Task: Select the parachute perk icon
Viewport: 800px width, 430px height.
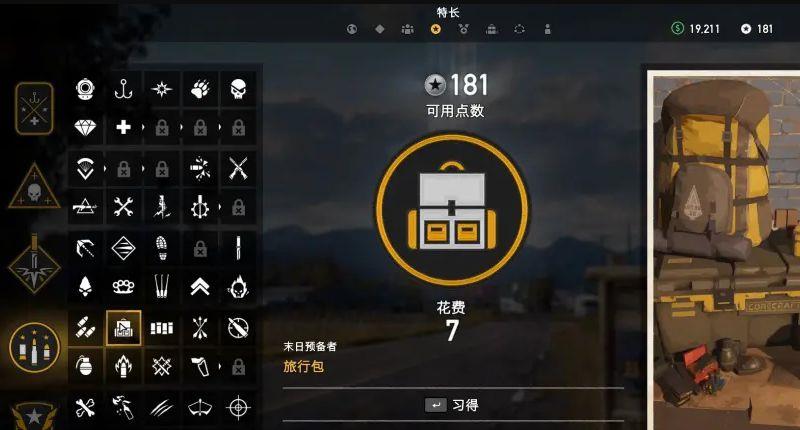Action: click(85, 167)
